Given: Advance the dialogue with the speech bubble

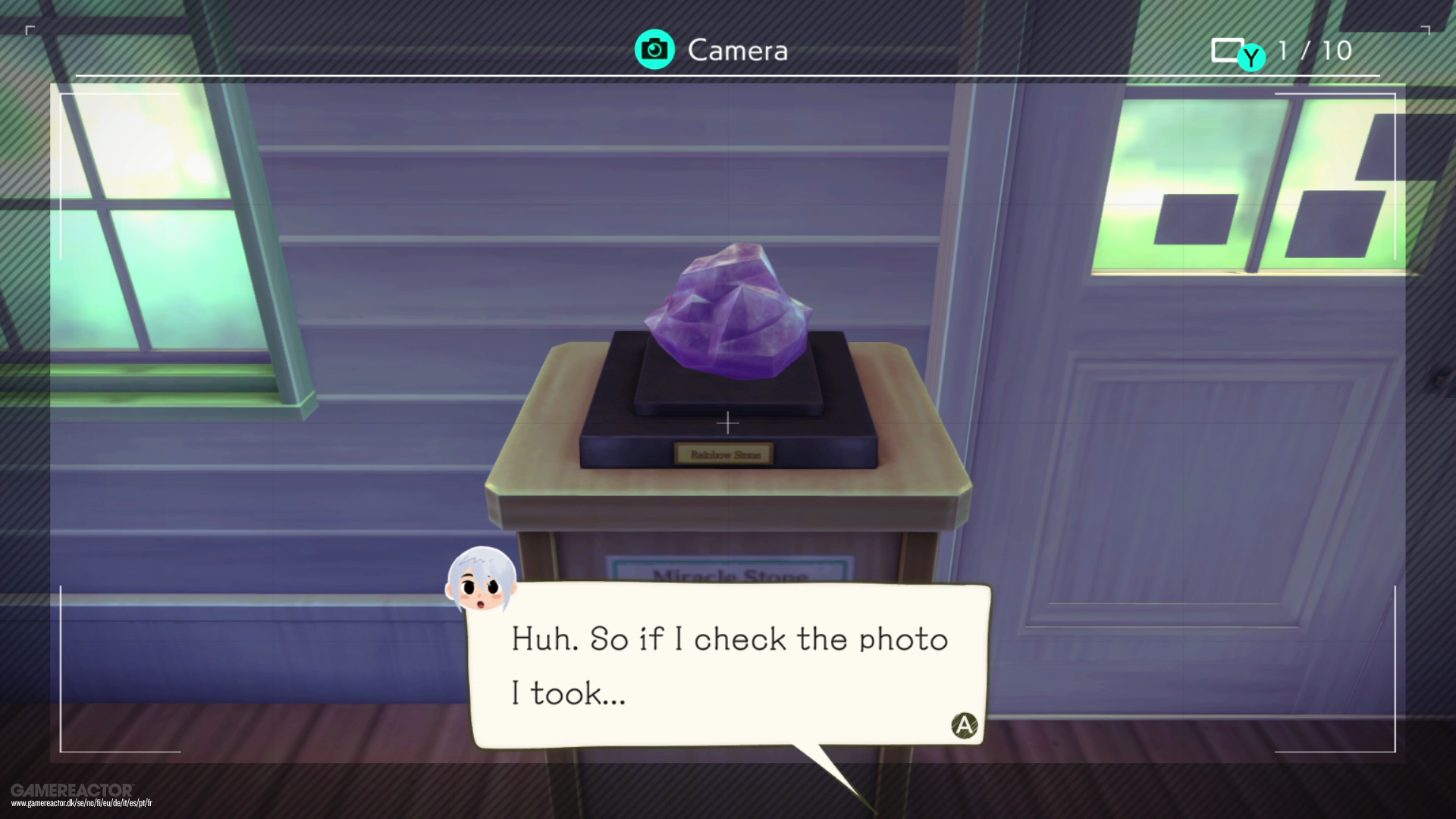Looking at the screenshot, I should pyautogui.click(x=963, y=724).
